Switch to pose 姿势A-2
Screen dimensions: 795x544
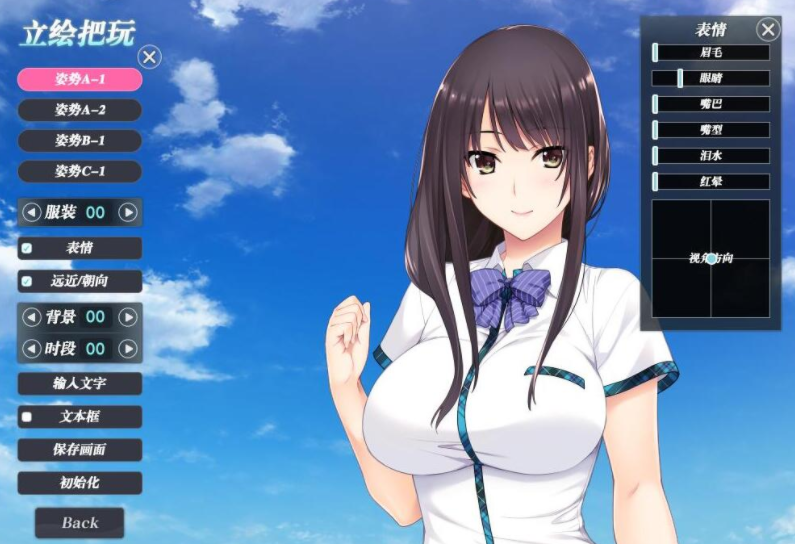pyautogui.click(x=80, y=110)
